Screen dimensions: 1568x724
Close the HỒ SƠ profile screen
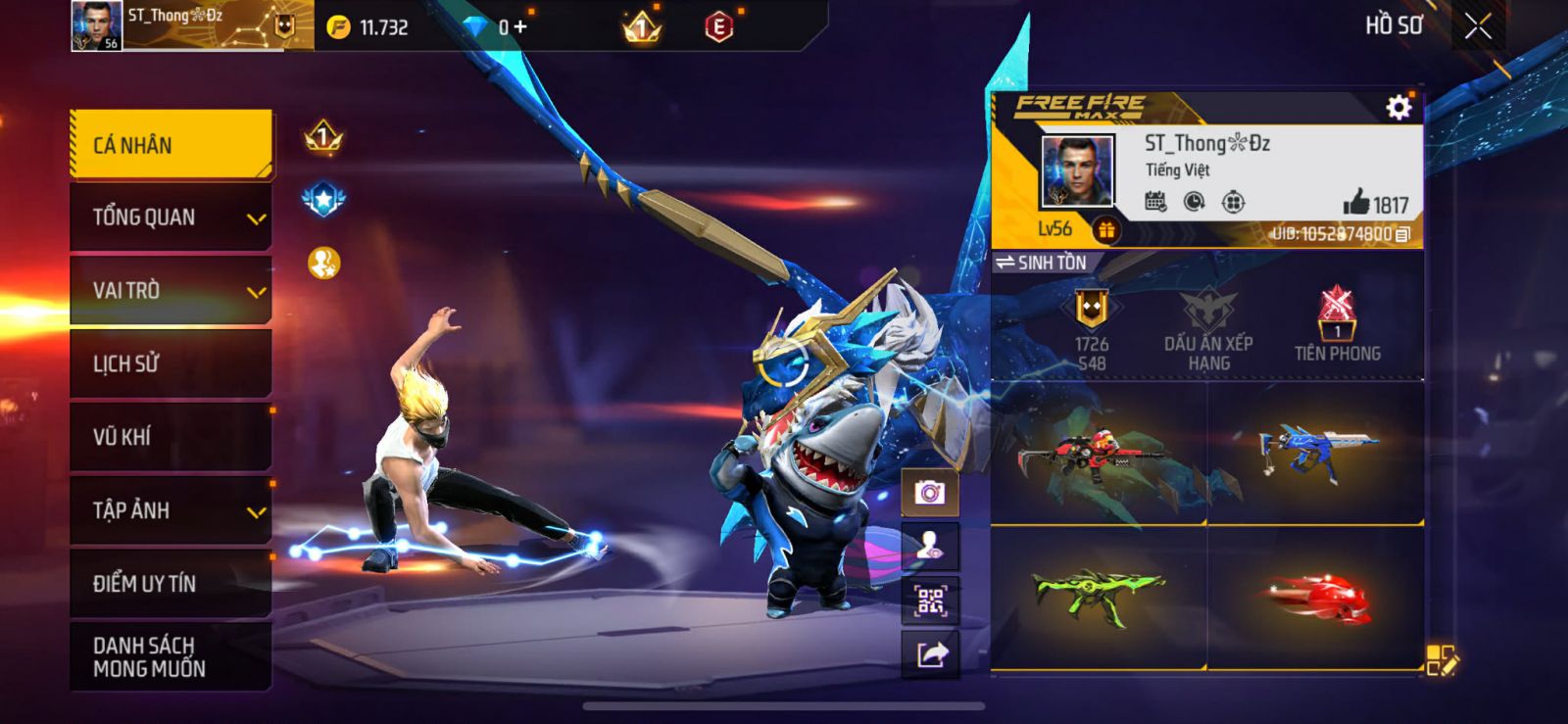click(x=1478, y=26)
